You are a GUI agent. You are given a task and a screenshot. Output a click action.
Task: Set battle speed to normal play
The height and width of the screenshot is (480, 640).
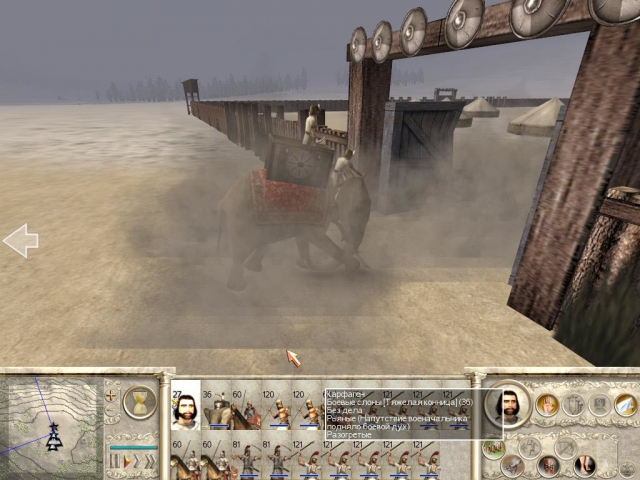click(127, 462)
